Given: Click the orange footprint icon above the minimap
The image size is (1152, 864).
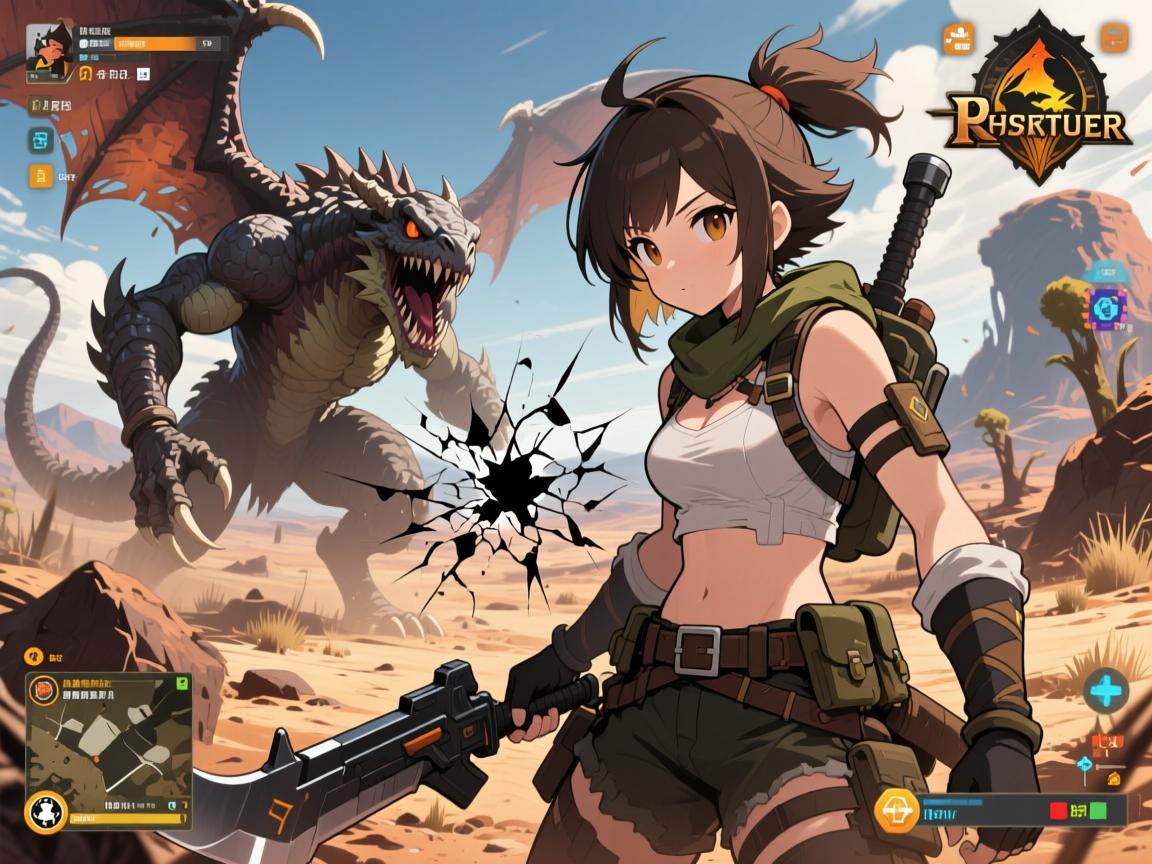Looking at the screenshot, I should tap(32, 657).
